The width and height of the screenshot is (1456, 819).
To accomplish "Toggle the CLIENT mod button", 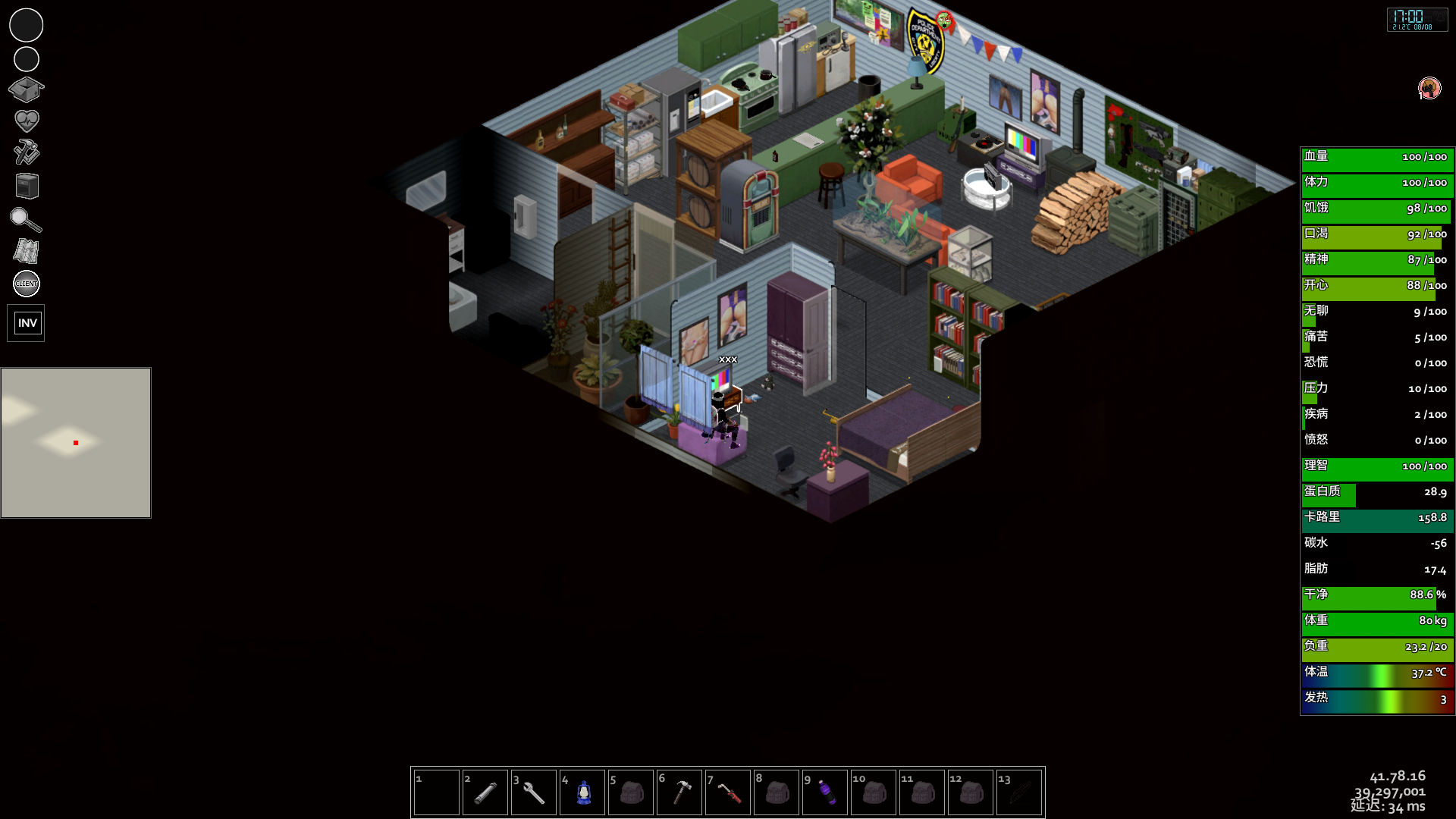I will pos(26,284).
